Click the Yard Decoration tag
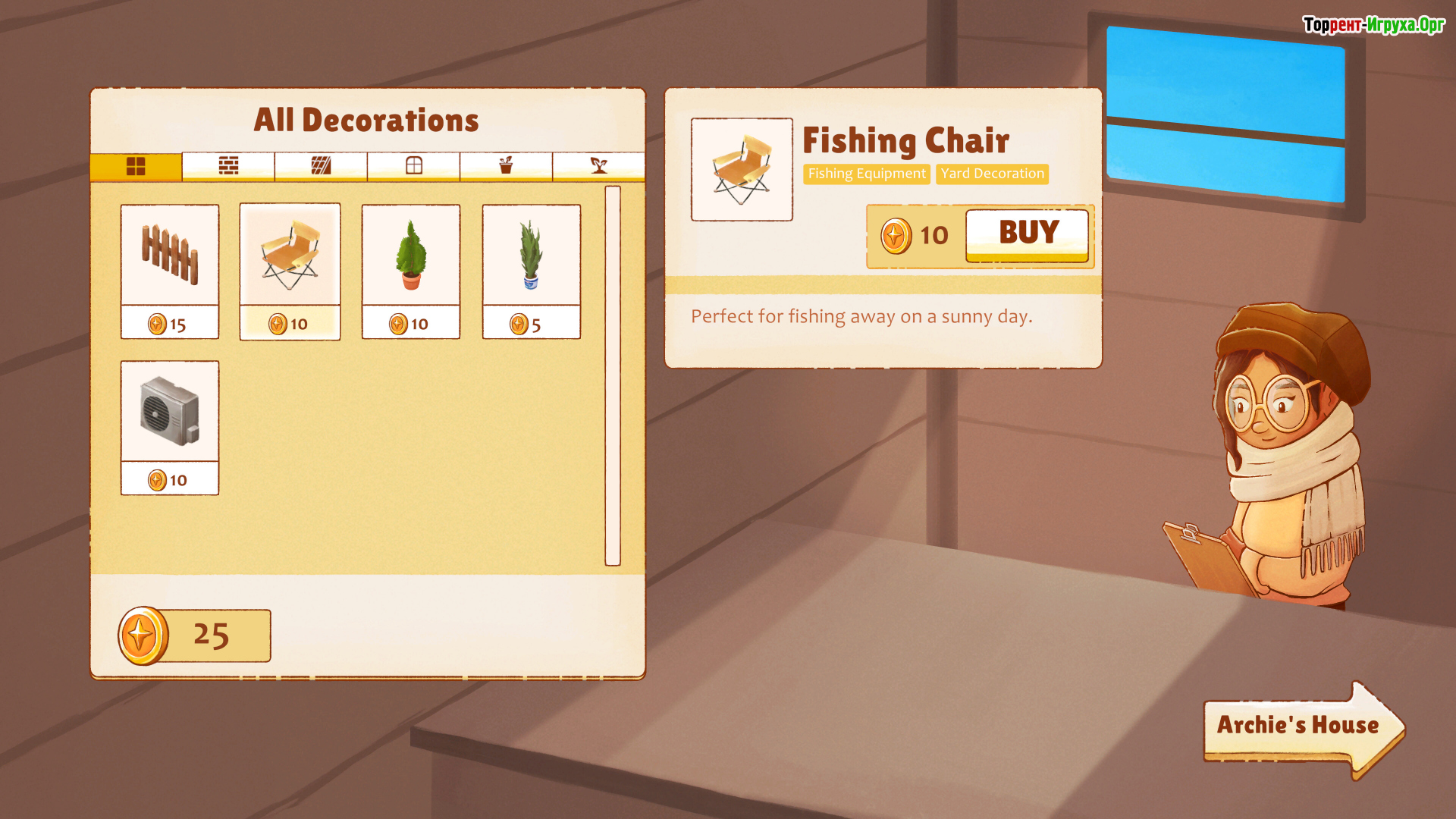Image resolution: width=1456 pixels, height=819 pixels. pyautogui.click(x=992, y=174)
